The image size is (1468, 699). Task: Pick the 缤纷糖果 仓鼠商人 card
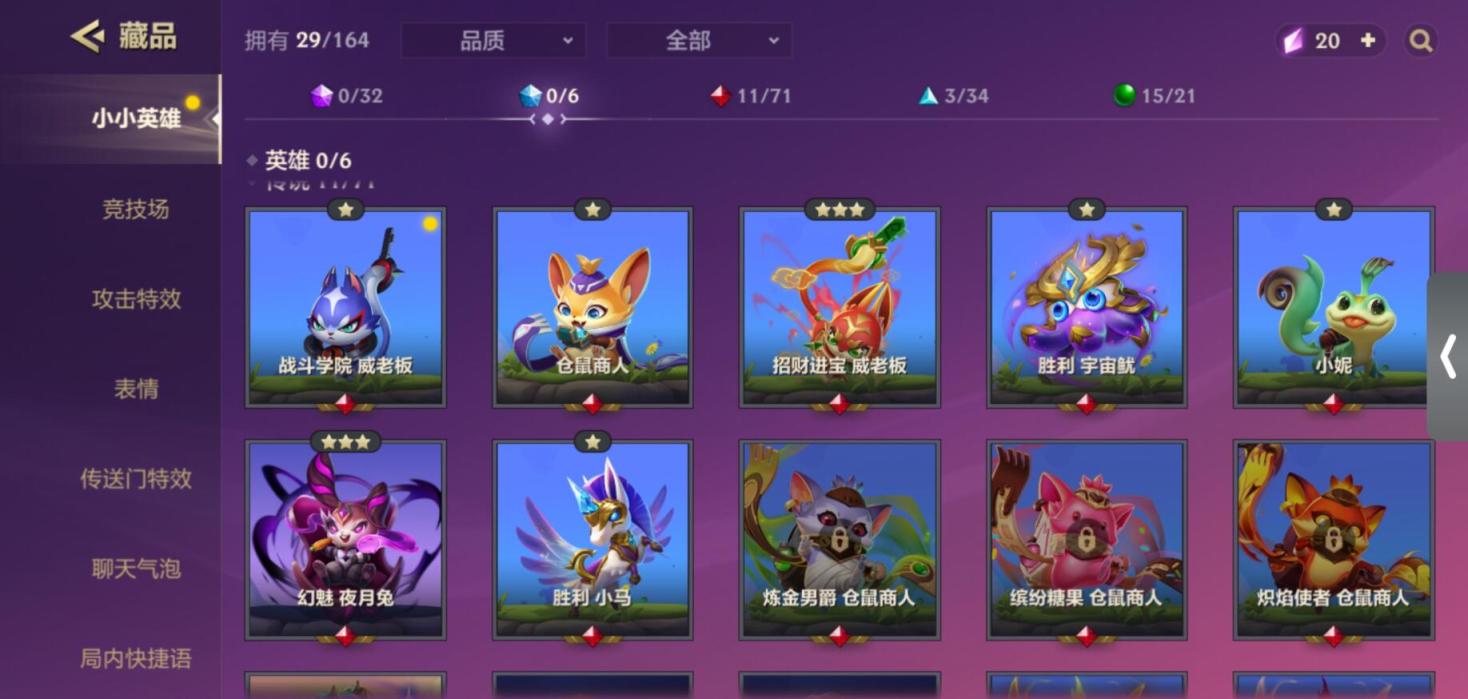tap(1086, 538)
